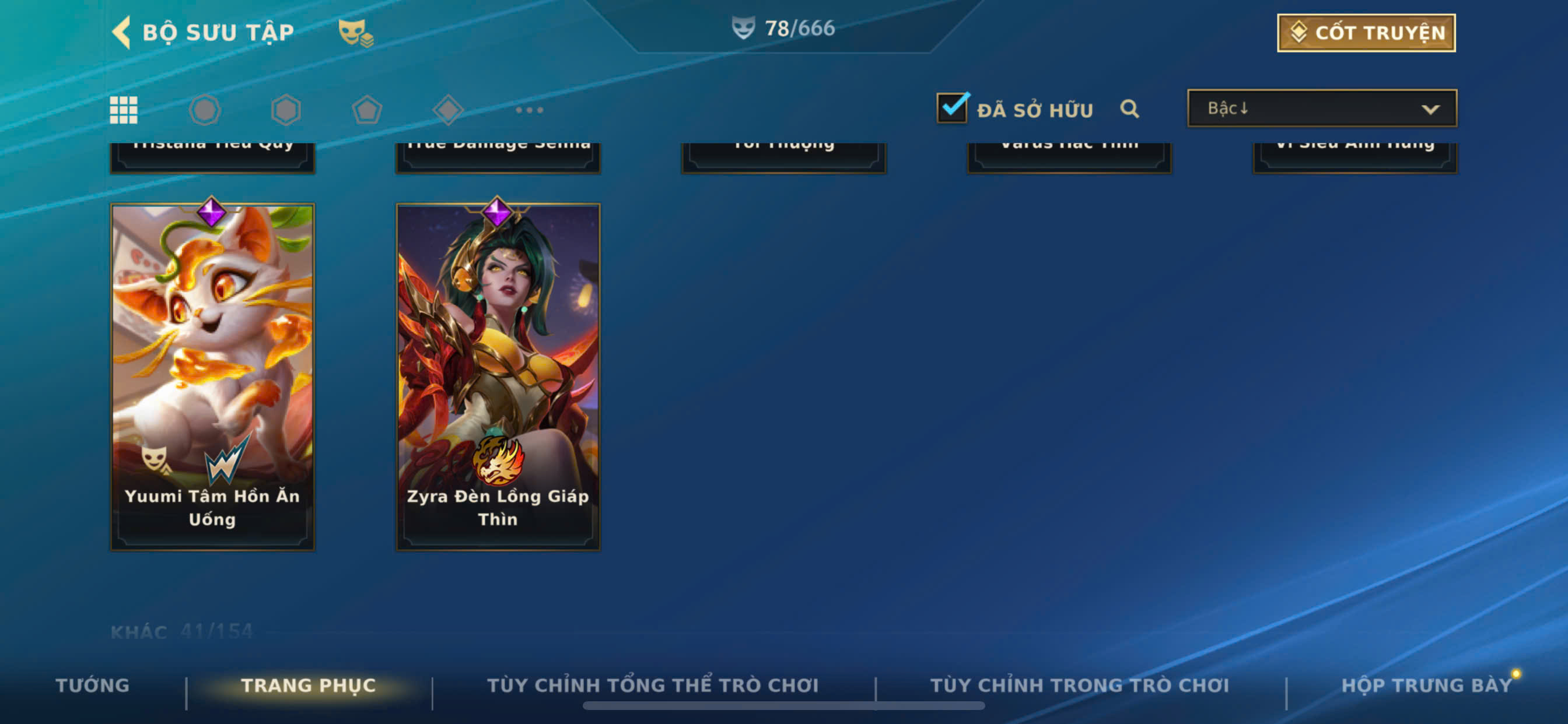The width and height of the screenshot is (1568, 724).
Task: Open the skin search magnifier
Action: click(x=1129, y=109)
